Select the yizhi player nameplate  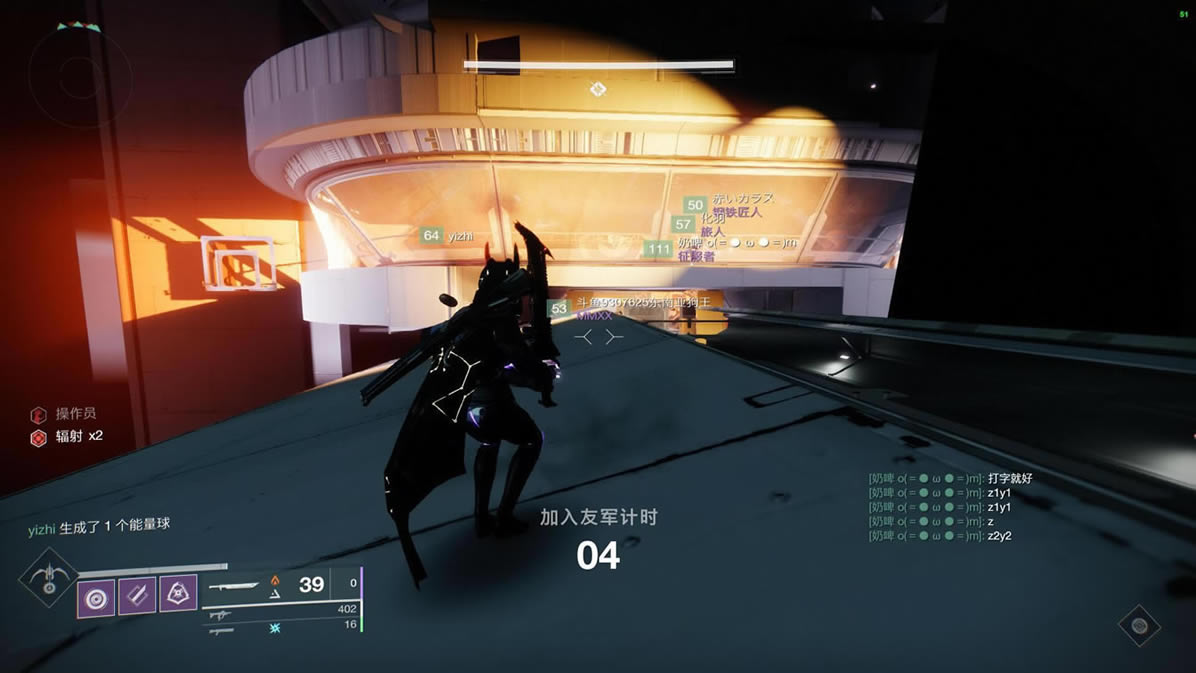pyautogui.click(x=446, y=236)
